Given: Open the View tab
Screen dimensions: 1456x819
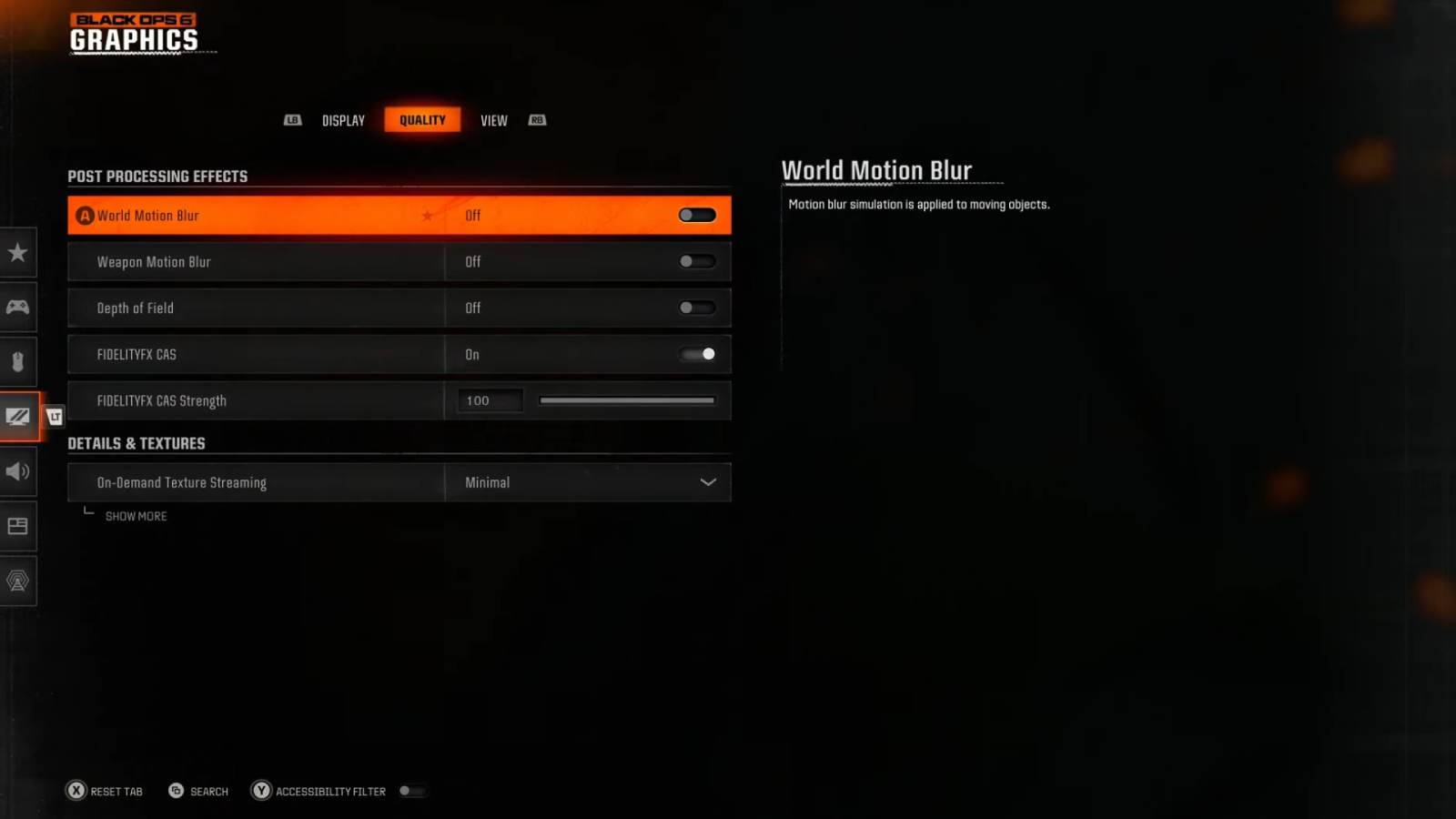Looking at the screenshot, I should click(494, 119).
